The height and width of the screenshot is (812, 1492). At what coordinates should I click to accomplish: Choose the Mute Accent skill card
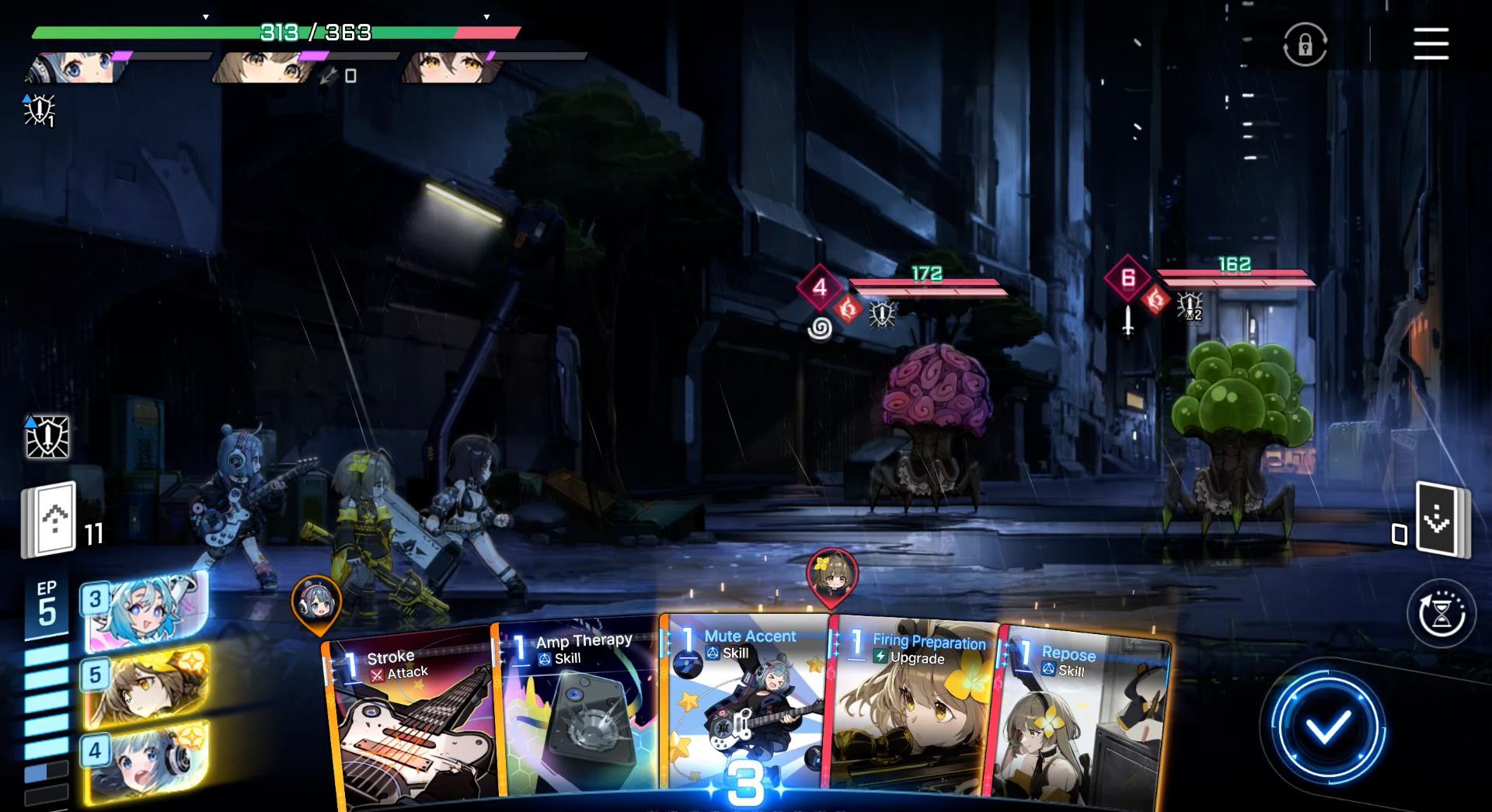(x=744, y=707)
